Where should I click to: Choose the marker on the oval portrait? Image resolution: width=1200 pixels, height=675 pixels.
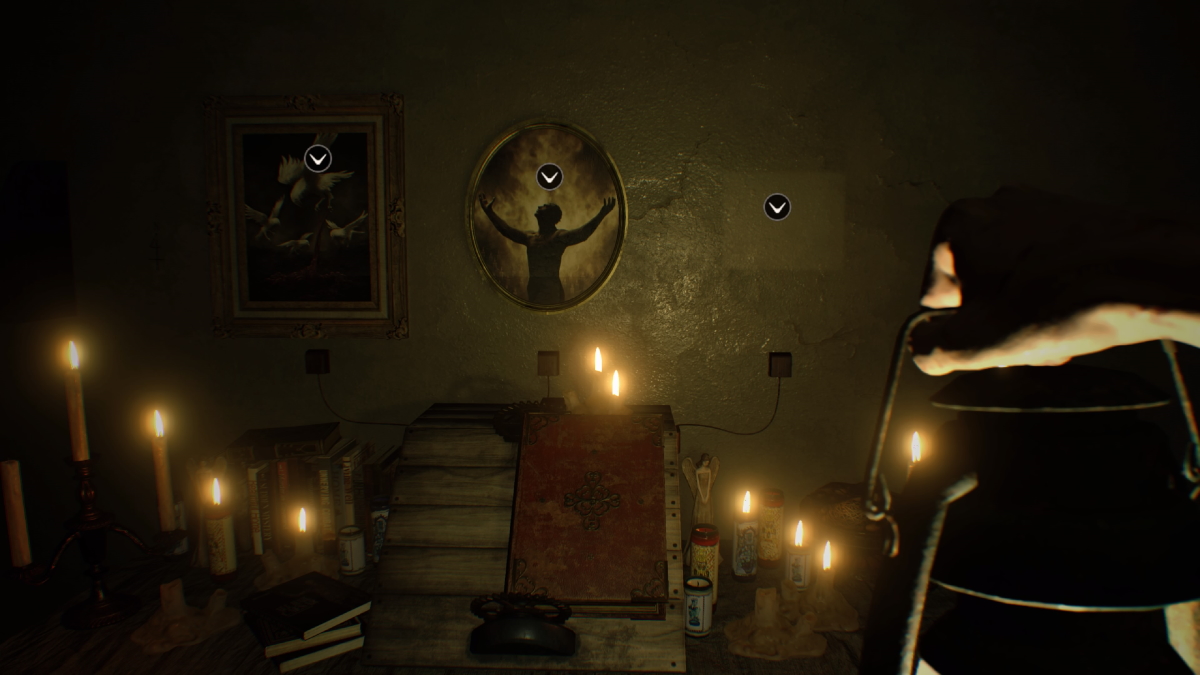coord(549,177)
